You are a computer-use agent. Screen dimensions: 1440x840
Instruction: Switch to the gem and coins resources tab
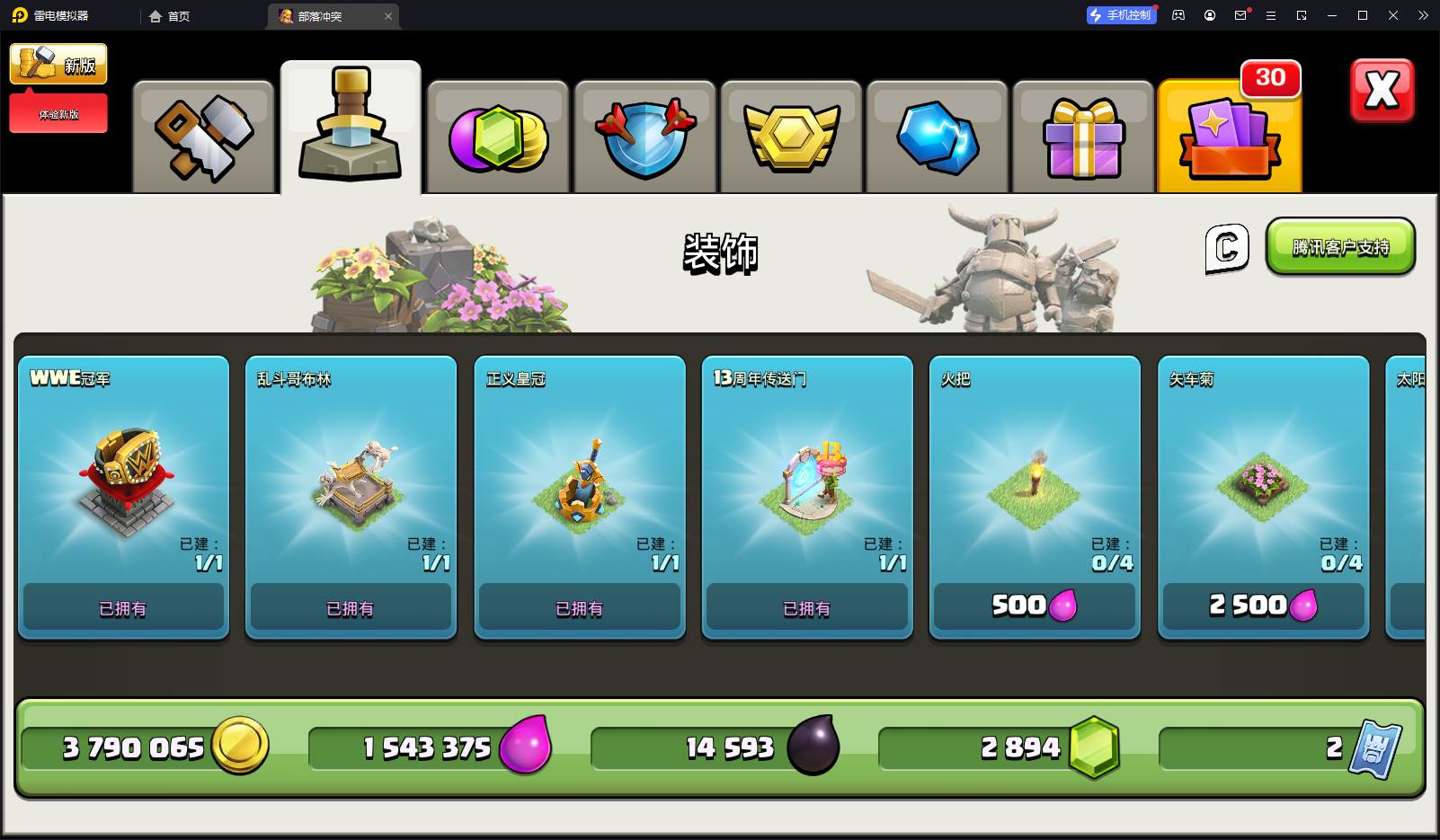coord(498,137)
